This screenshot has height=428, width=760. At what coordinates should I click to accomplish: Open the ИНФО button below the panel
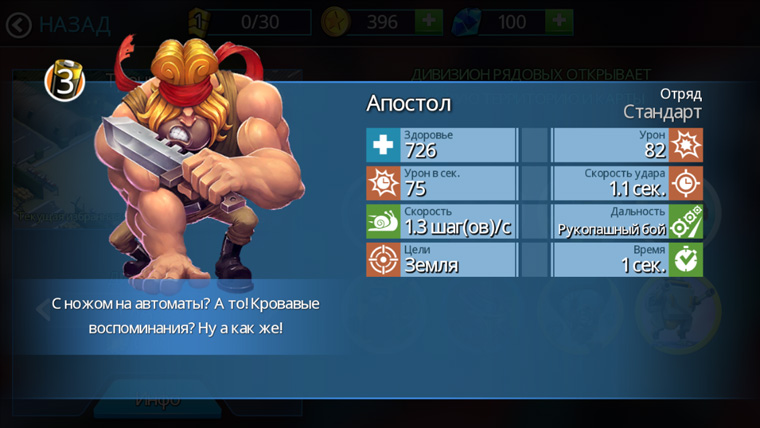coord(158,400)
